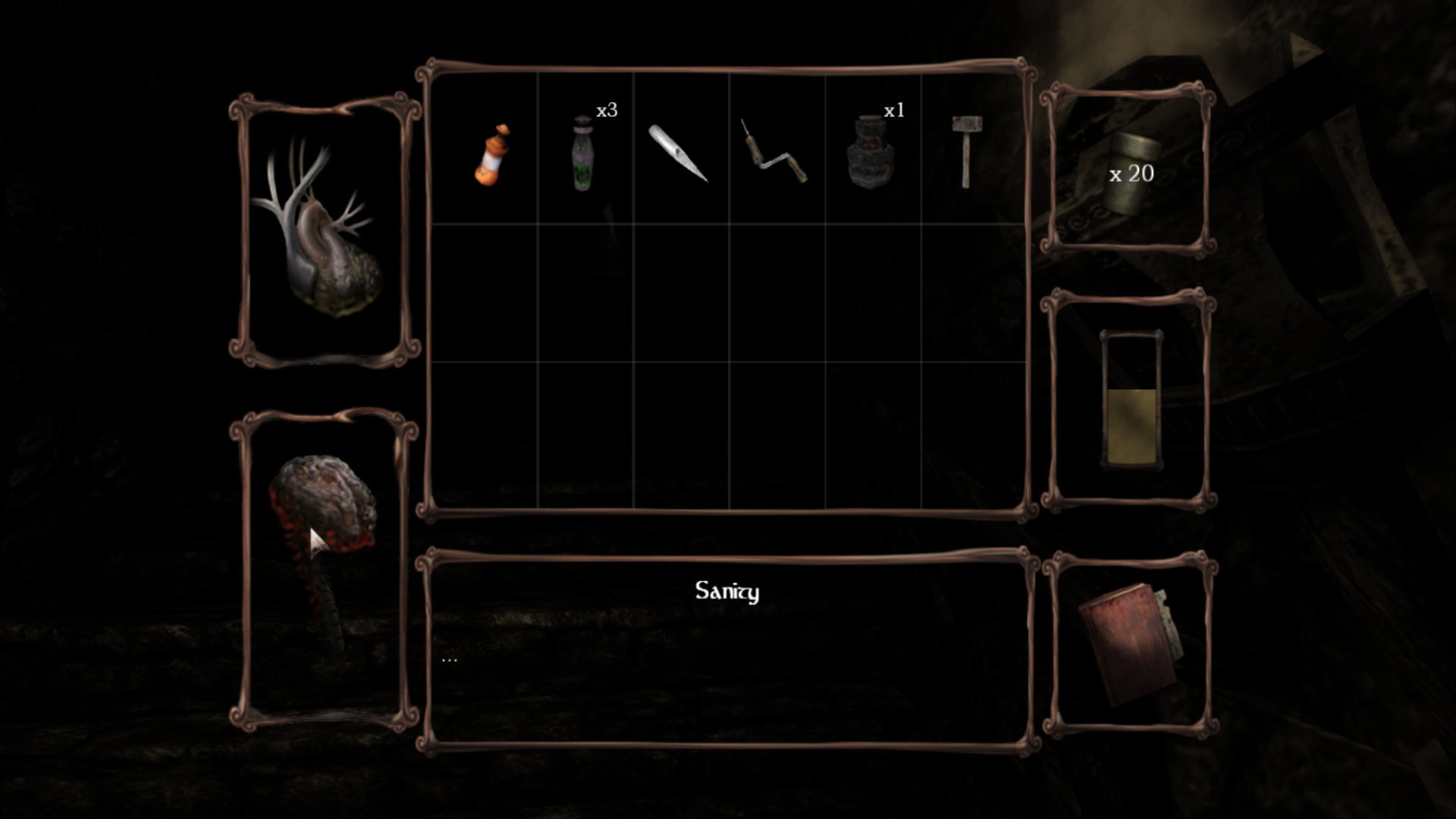Pick the silver needle item
This screenshot has width=1456, height=819.
coord(678,154)
